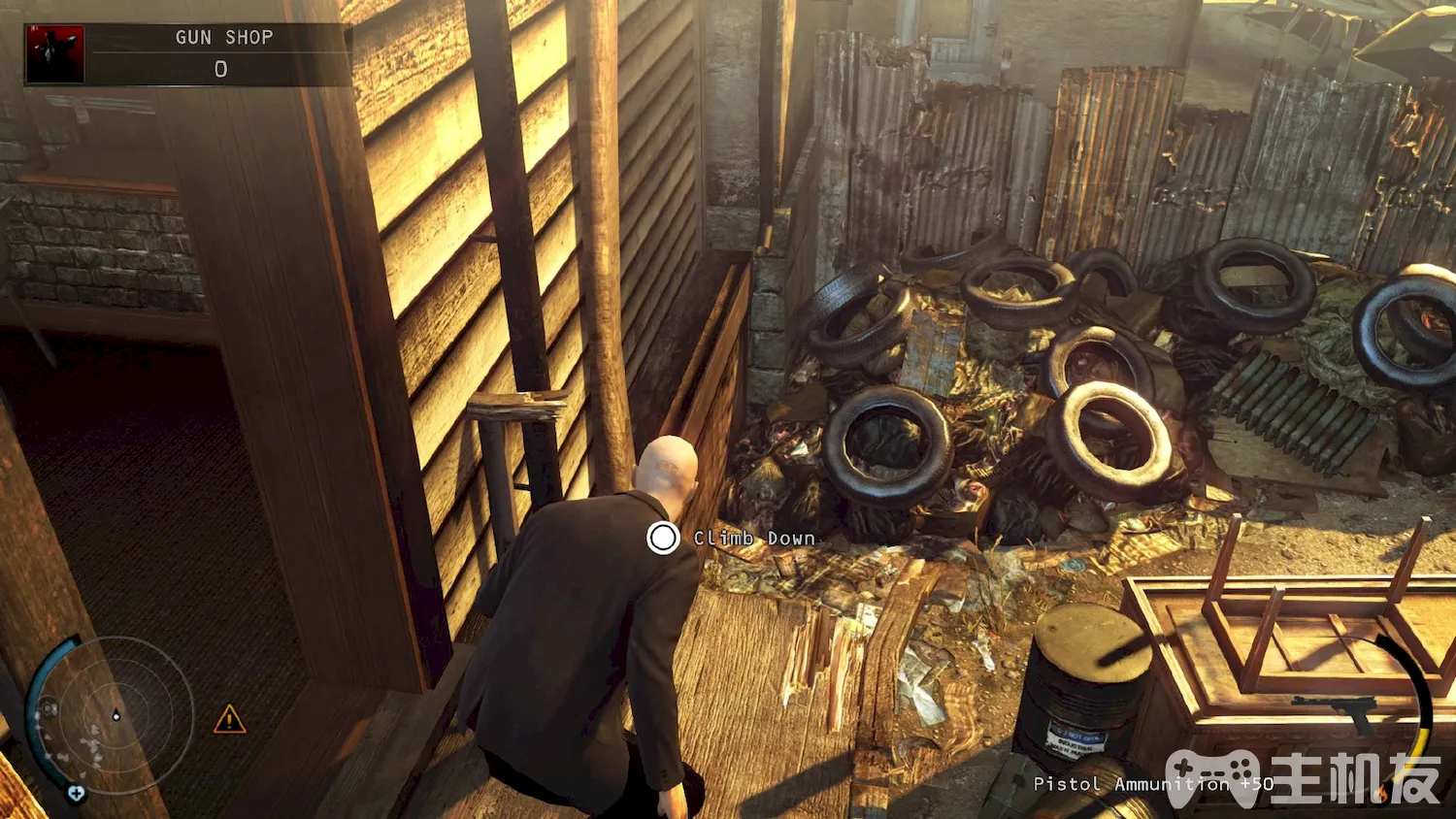Select the yellow warning triangle icon
1456x819 pixels.
(229, 719)
